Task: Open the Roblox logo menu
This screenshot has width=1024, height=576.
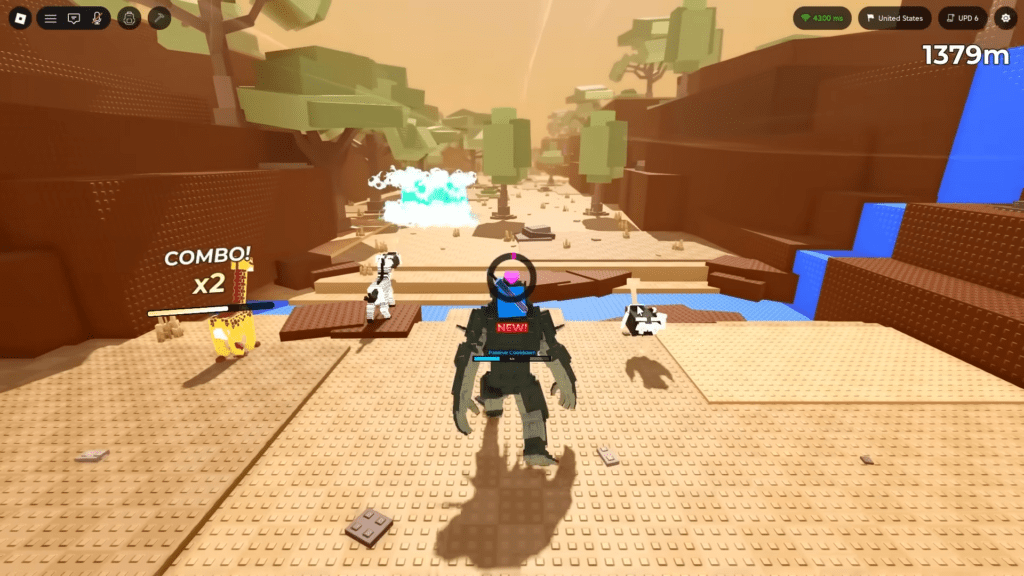Action: pos(19,18)
